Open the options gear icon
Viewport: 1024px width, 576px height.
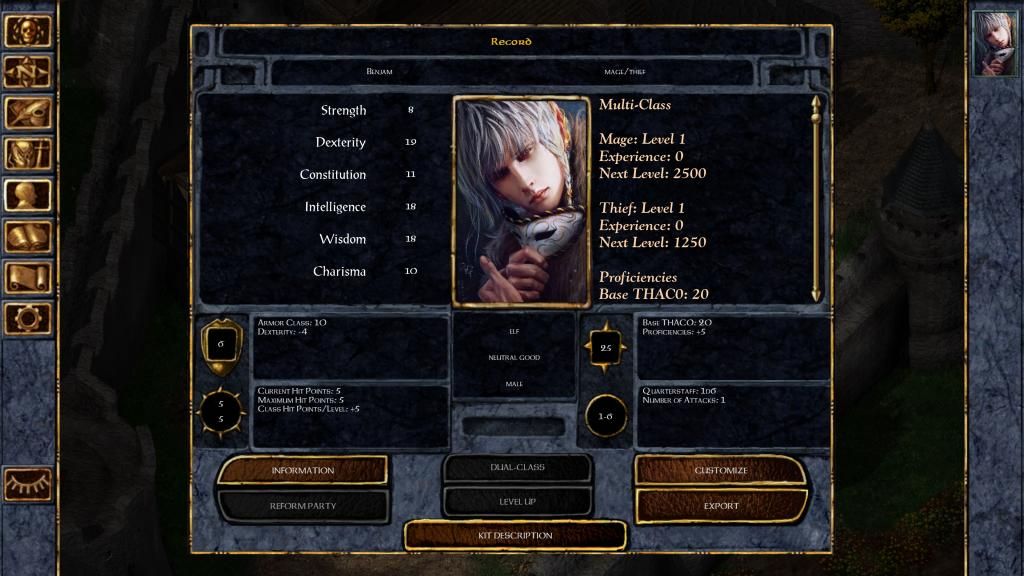[27, 318]
